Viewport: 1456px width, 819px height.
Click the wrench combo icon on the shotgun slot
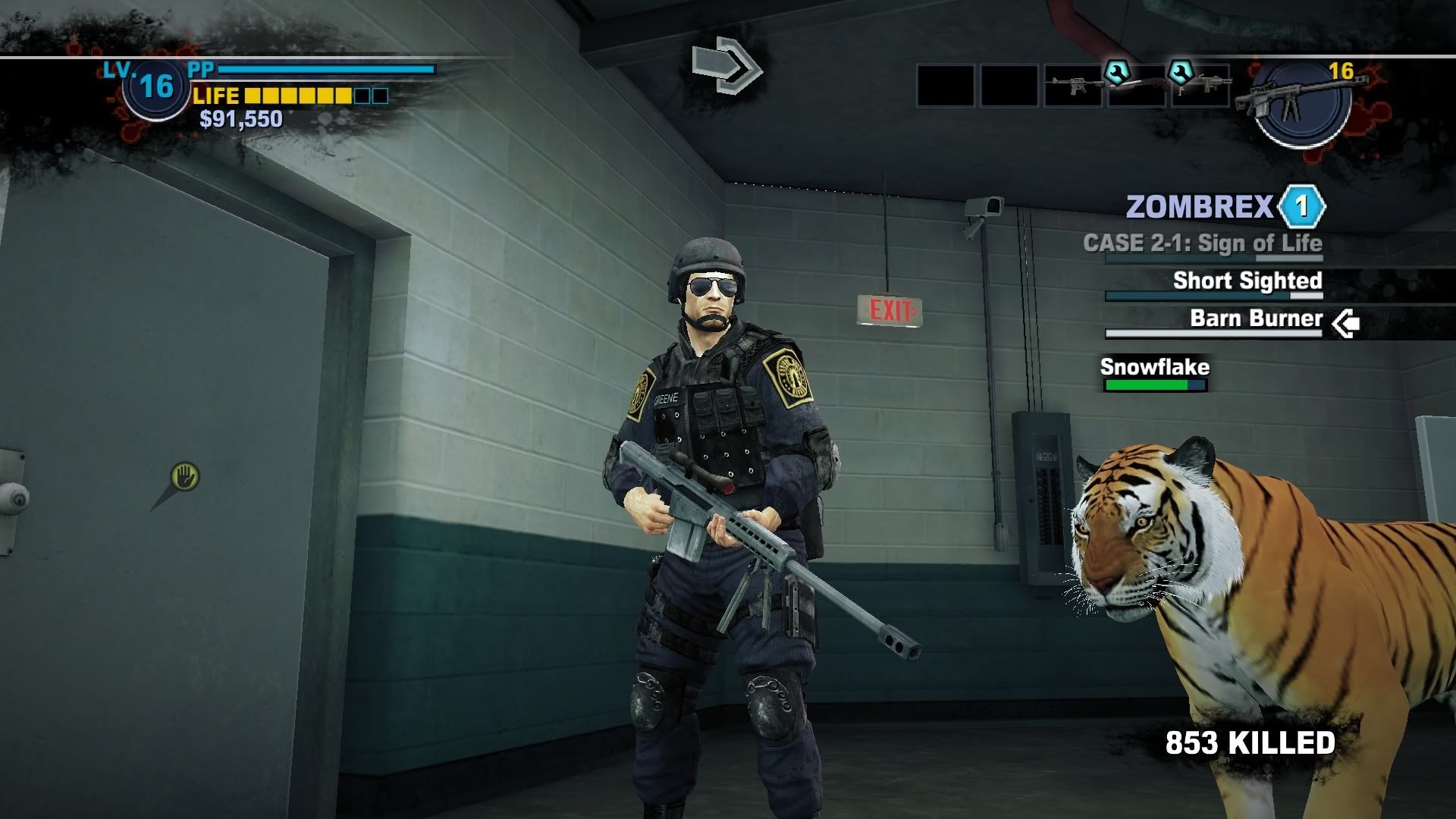1117,74
